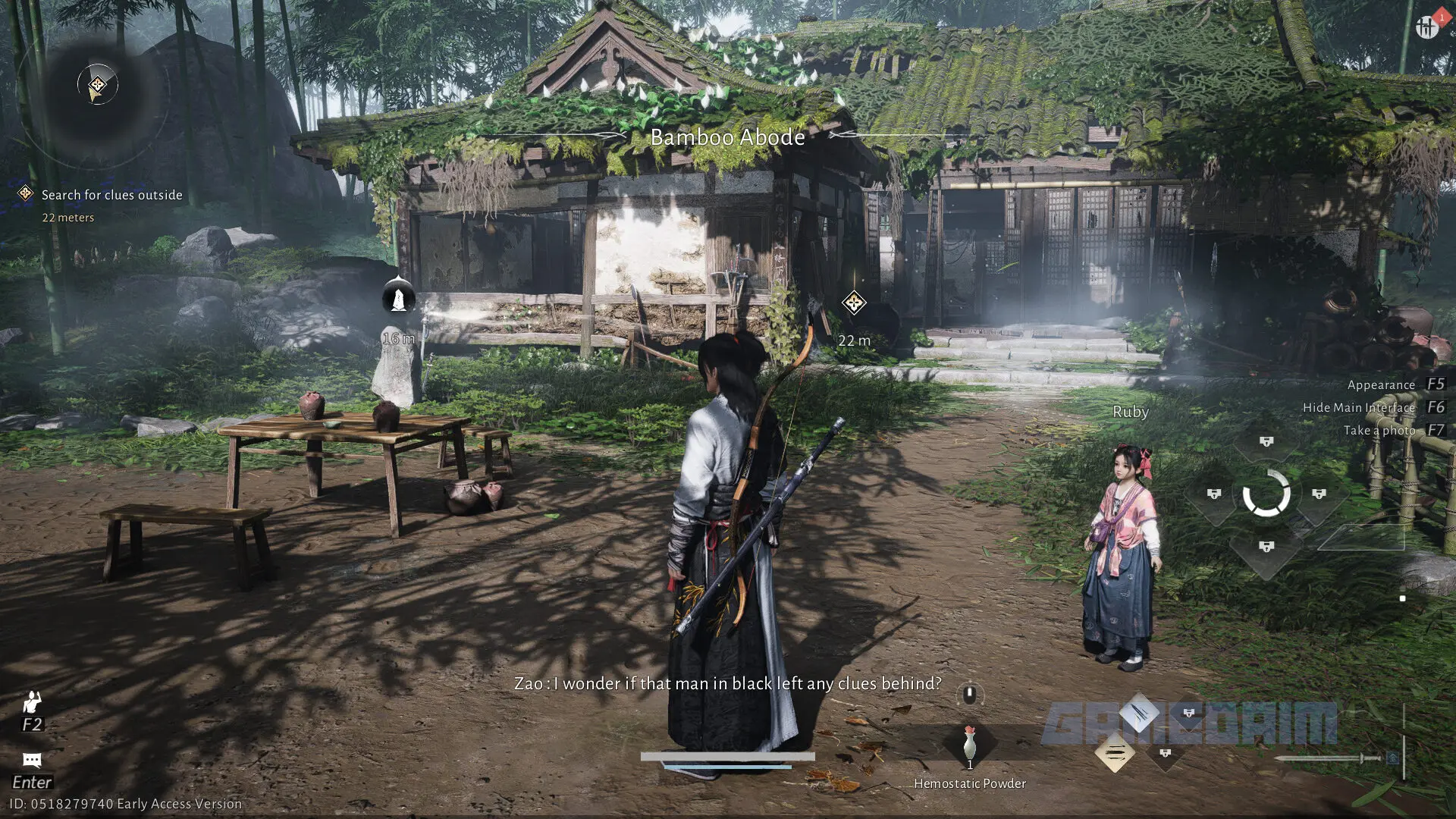The width and height of the screenshot is (1456, 819).
Task: Select the "Search for clues outside" quest tracker
Action: pos(111,195)
